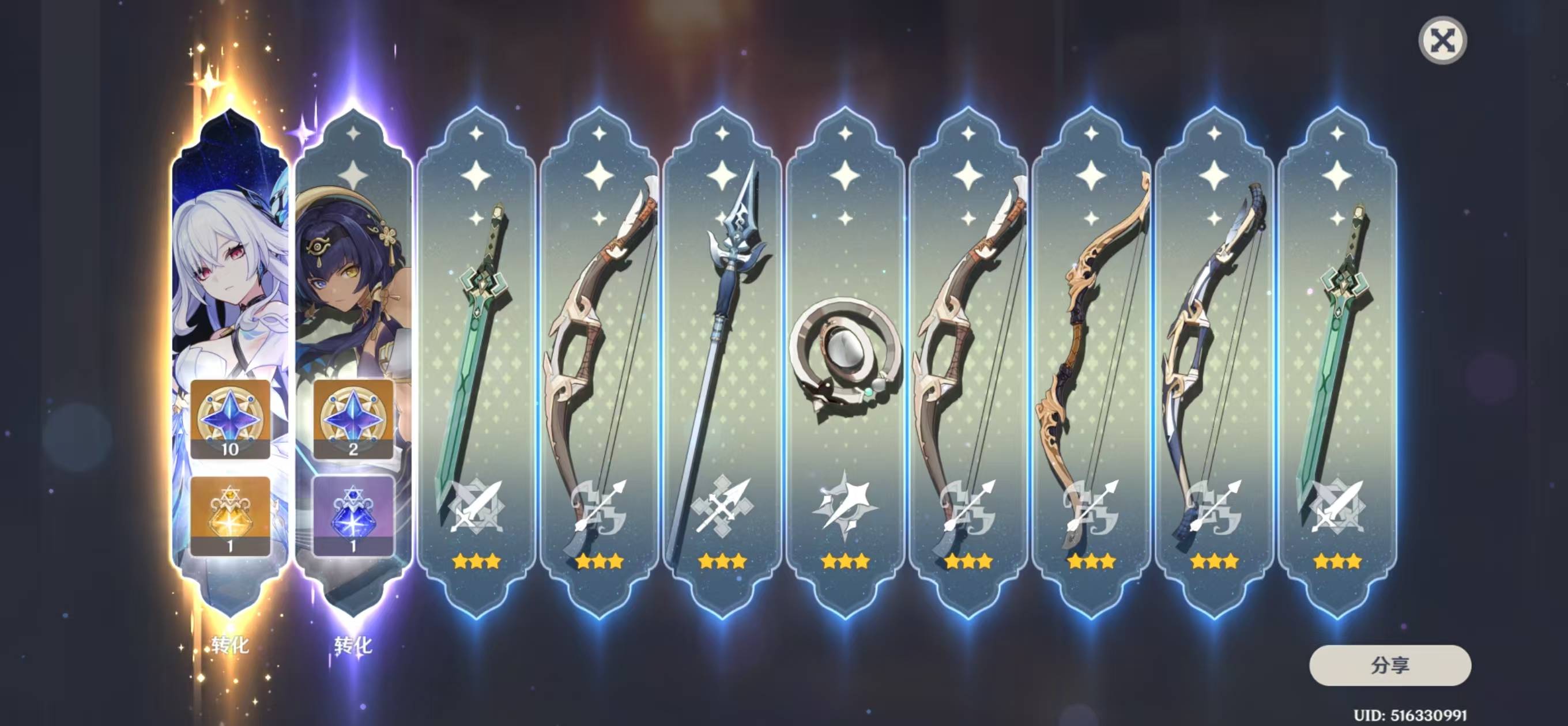Tap the 分享 share button
This screenshot has width=1568, height=726.
[1390, 665]
